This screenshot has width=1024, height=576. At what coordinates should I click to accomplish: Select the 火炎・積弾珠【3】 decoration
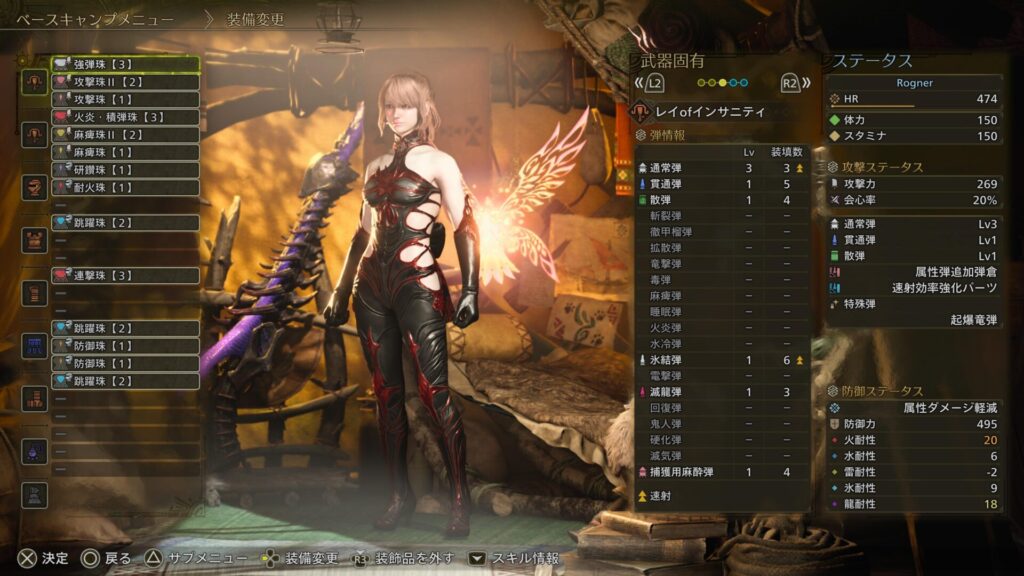point(125,117)
